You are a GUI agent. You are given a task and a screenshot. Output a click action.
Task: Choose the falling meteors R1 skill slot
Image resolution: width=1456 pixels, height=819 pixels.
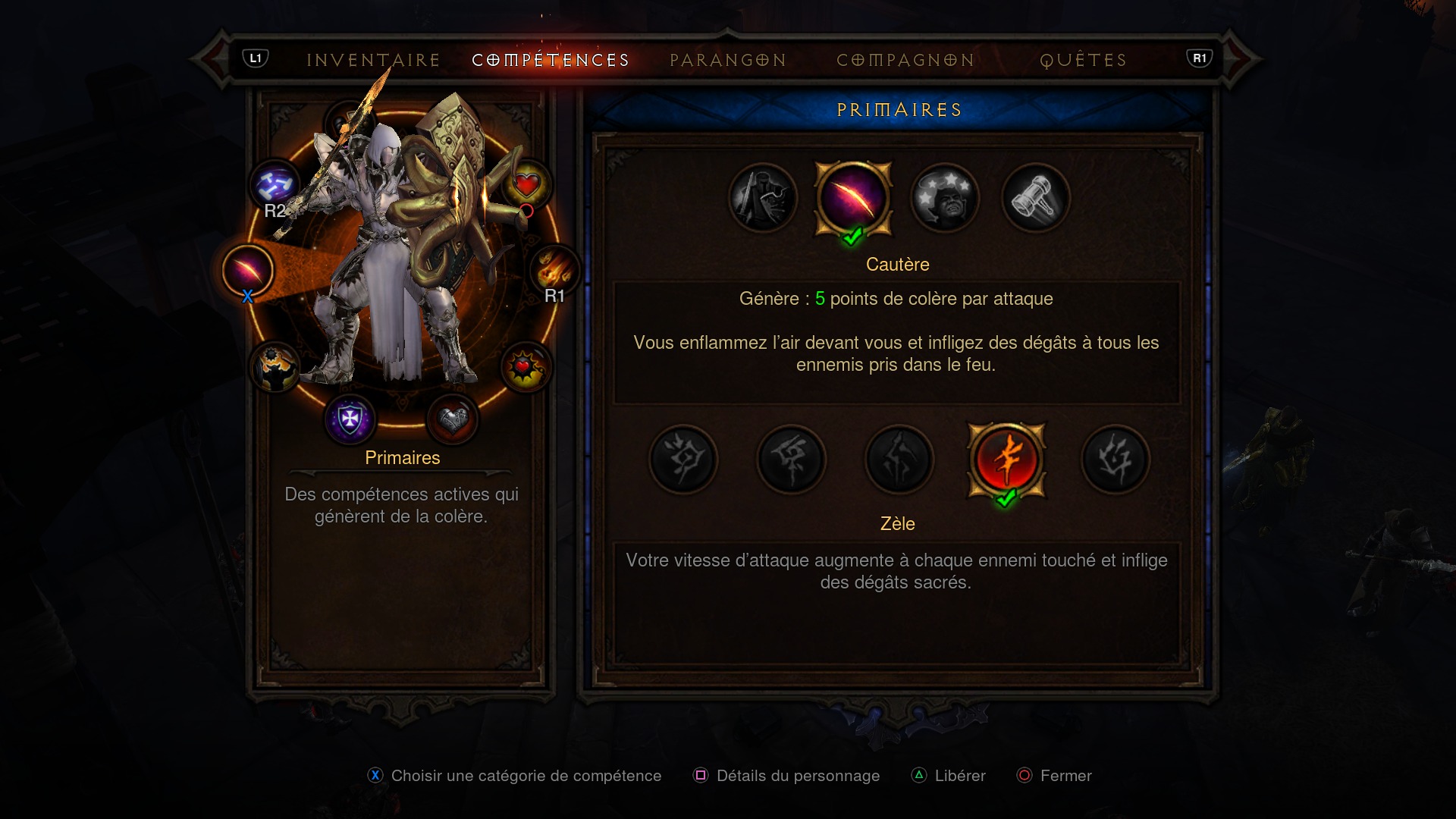(554, 271)
